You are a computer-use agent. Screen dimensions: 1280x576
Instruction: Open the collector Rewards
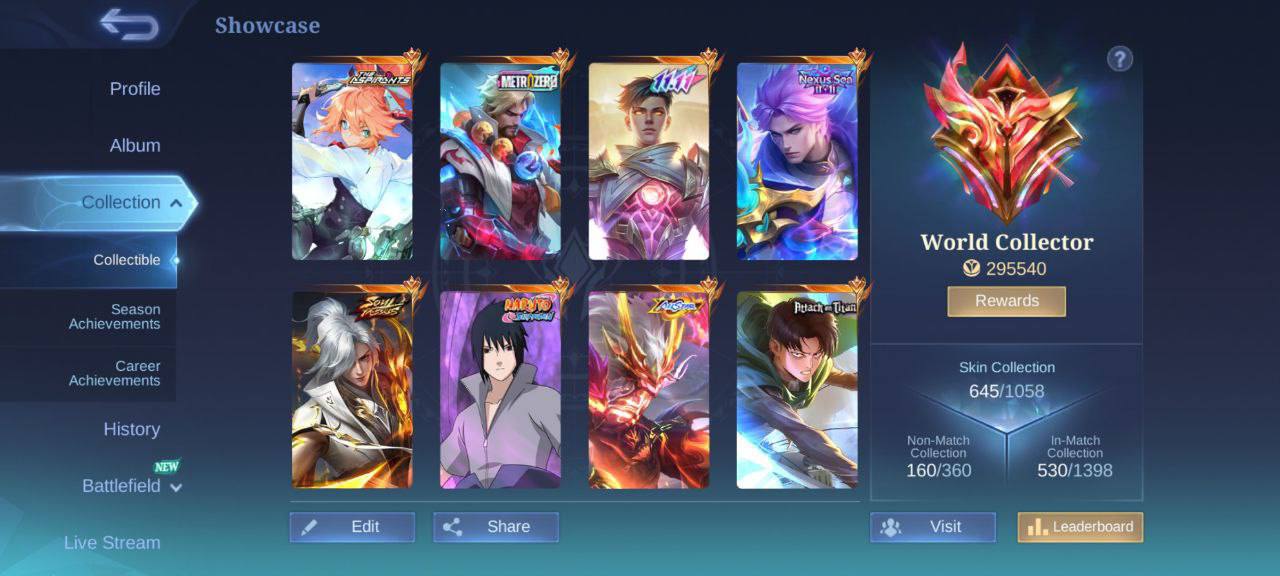tap(1006, 301)
